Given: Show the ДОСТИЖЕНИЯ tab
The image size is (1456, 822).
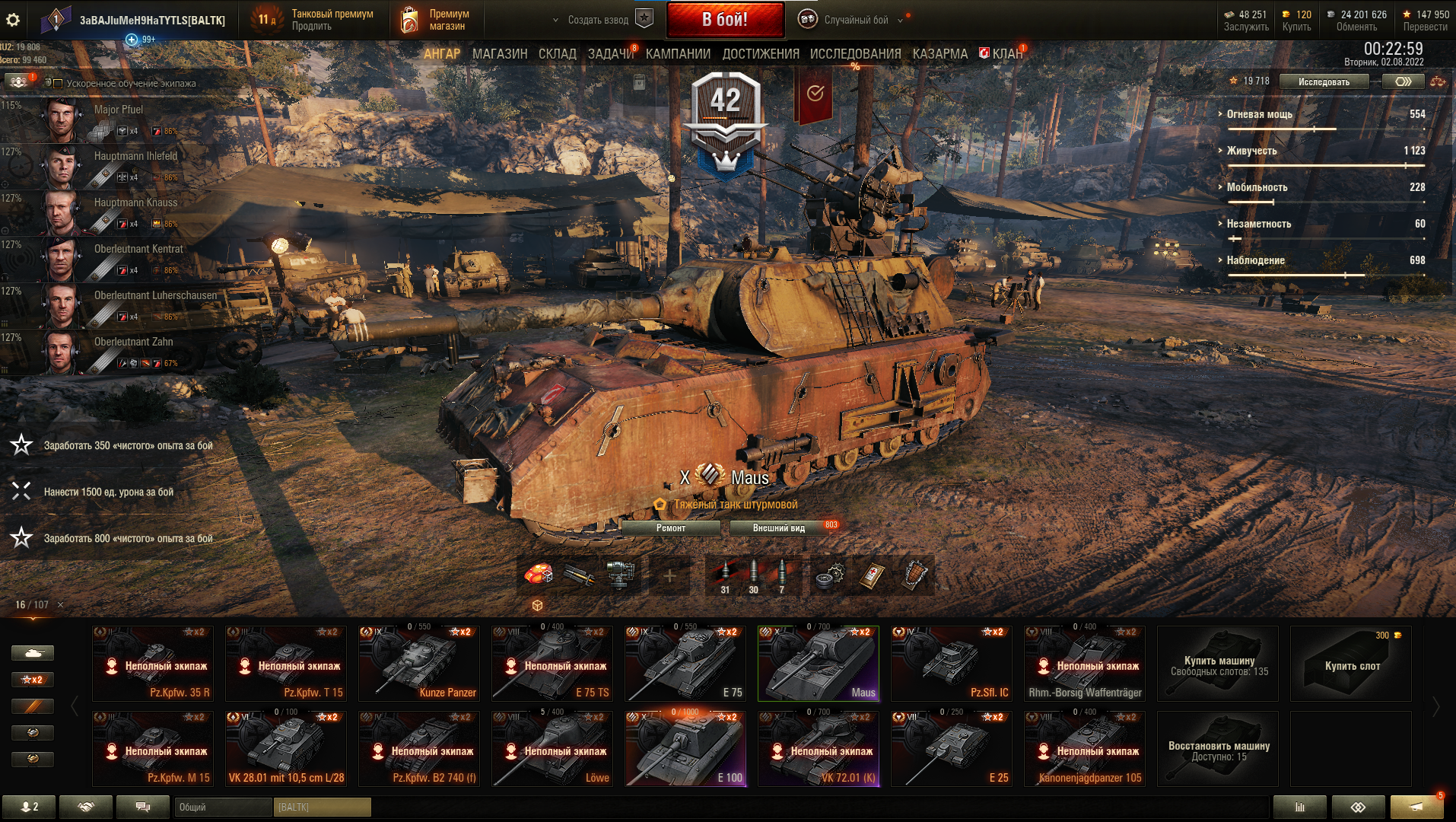Looking at the screenshot, I should (761, 54).
